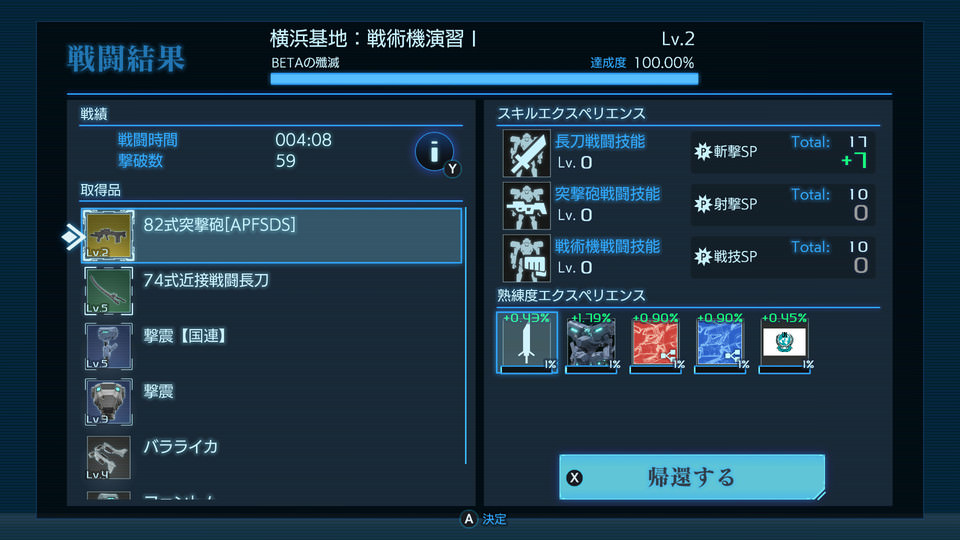Choose the white emblem proficiency tile

785,343
